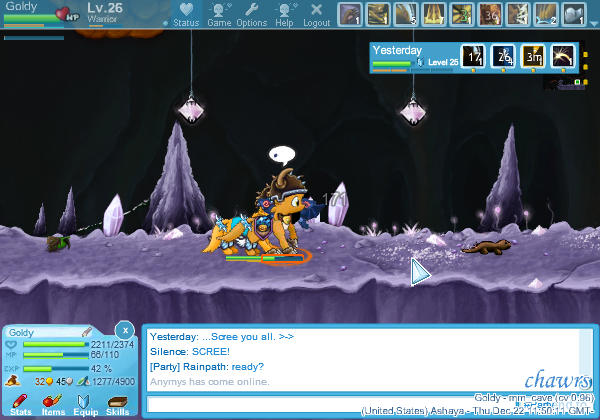
Task: Open the Help menu
Action: 284,14
